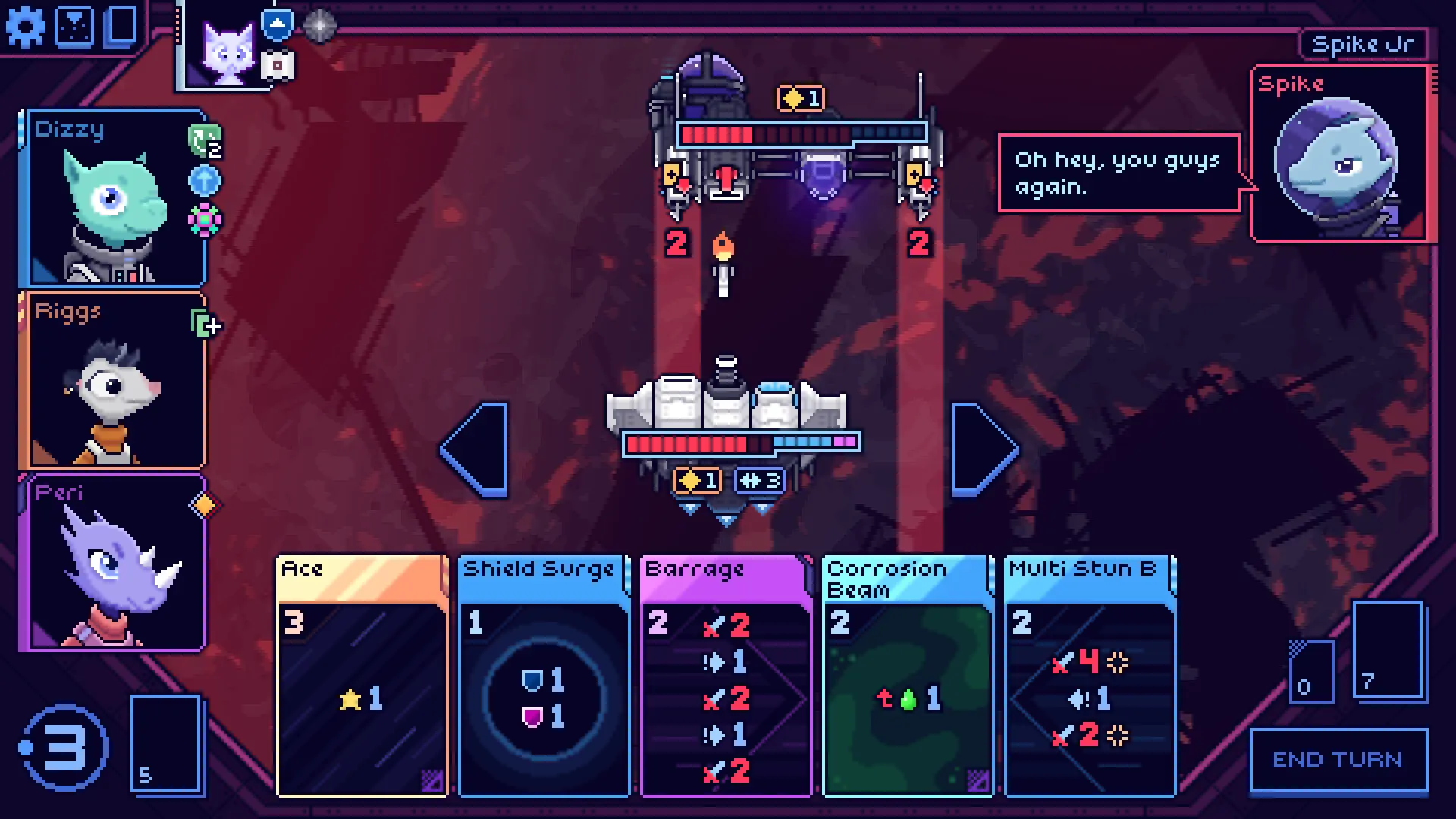1456x819 pixels.
Task: Inspect Peri's diamond marker icon
Action: (203, 504)
